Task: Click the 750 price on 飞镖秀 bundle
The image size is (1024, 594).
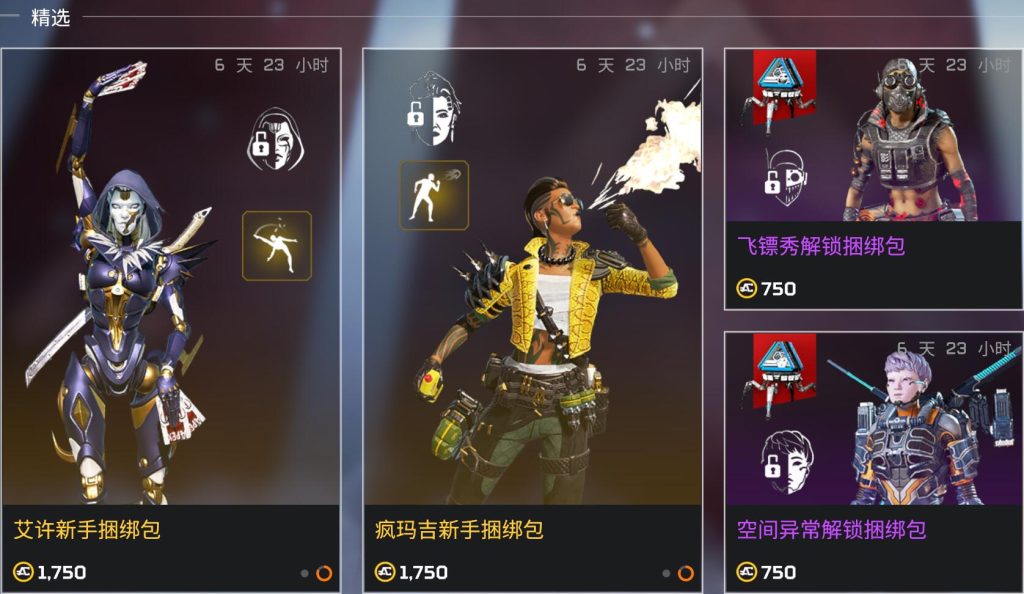Action: (767, 289)
